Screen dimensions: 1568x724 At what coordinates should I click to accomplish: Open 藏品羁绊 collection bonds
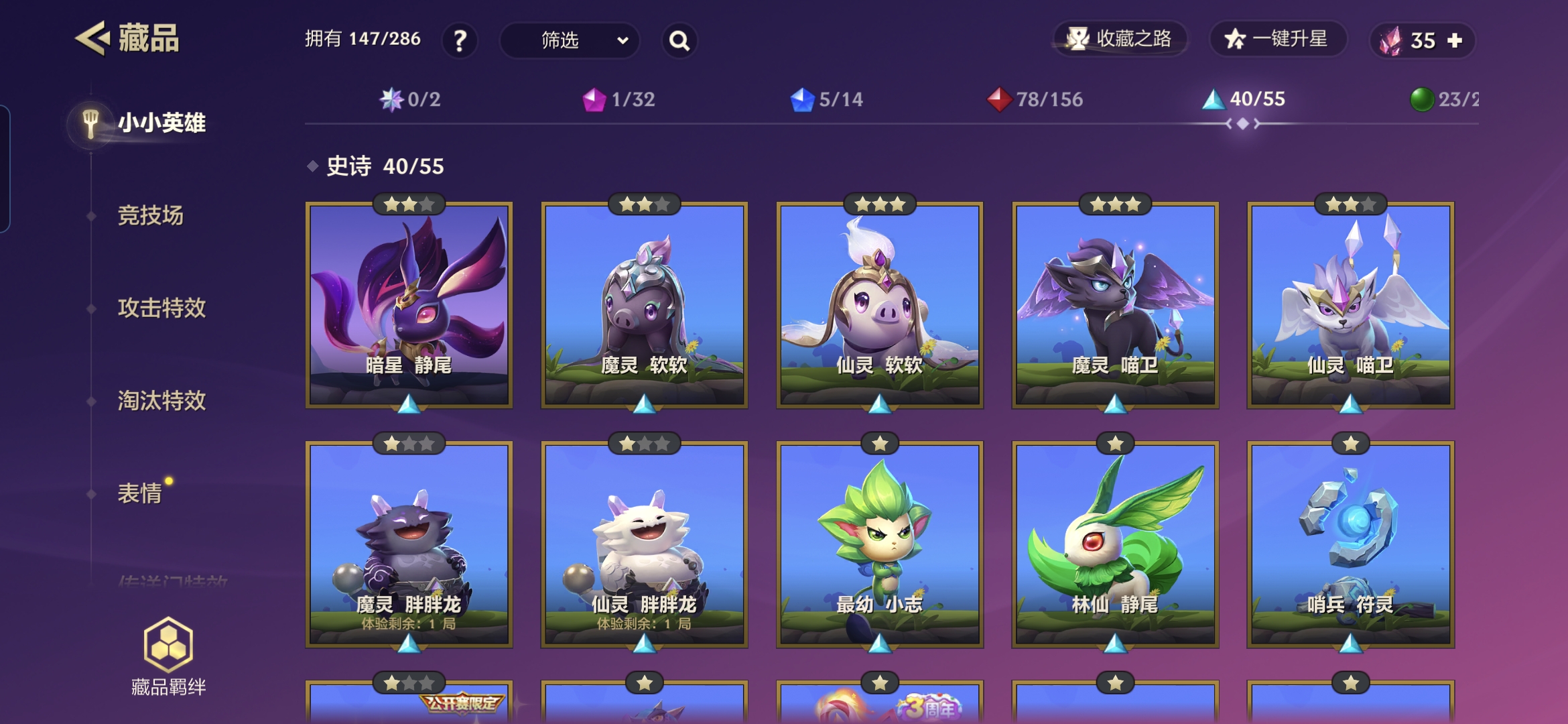coord(168,657)
